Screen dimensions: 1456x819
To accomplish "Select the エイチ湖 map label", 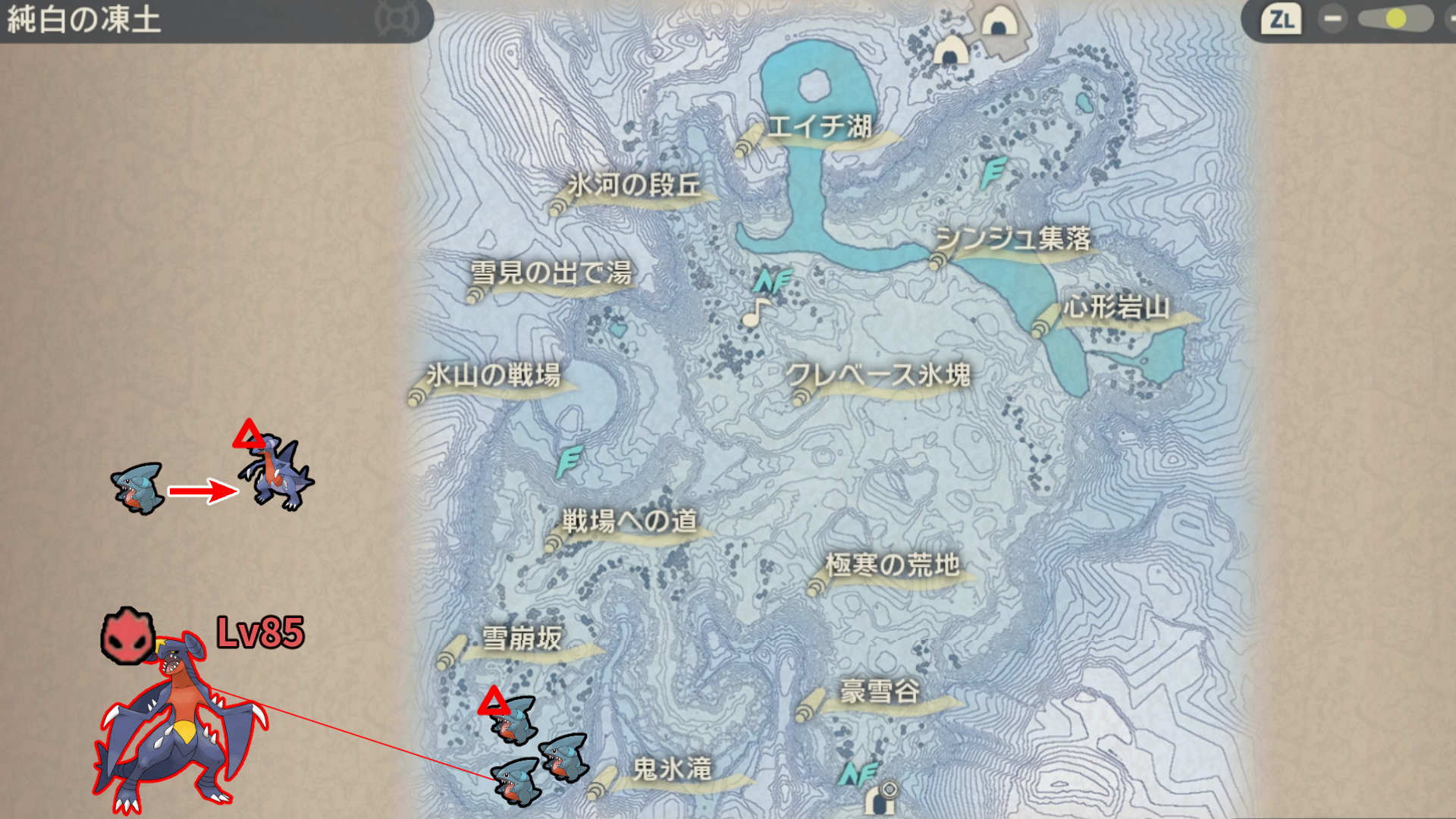I will [x=819, y=127].
